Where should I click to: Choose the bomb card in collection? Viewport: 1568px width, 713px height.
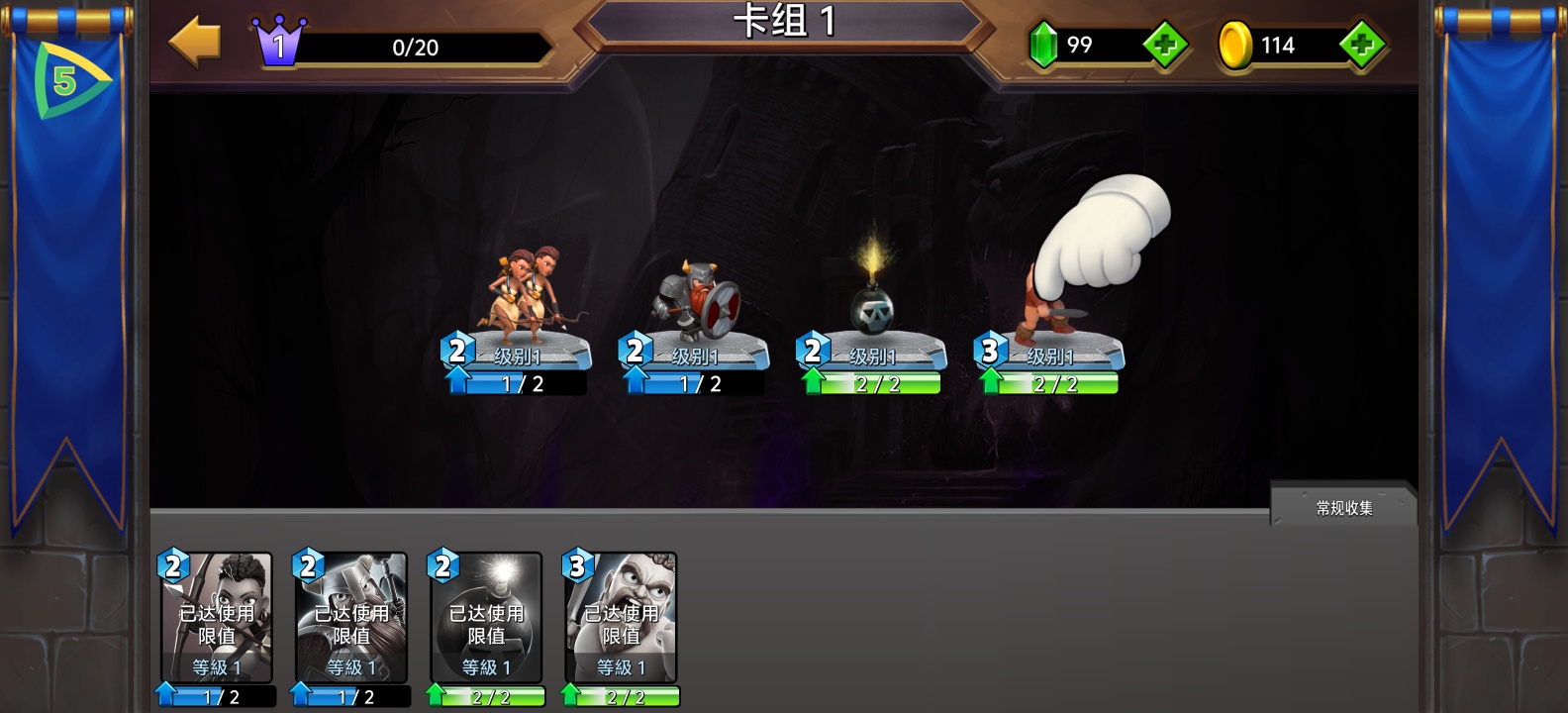click(x=486, y=619)
